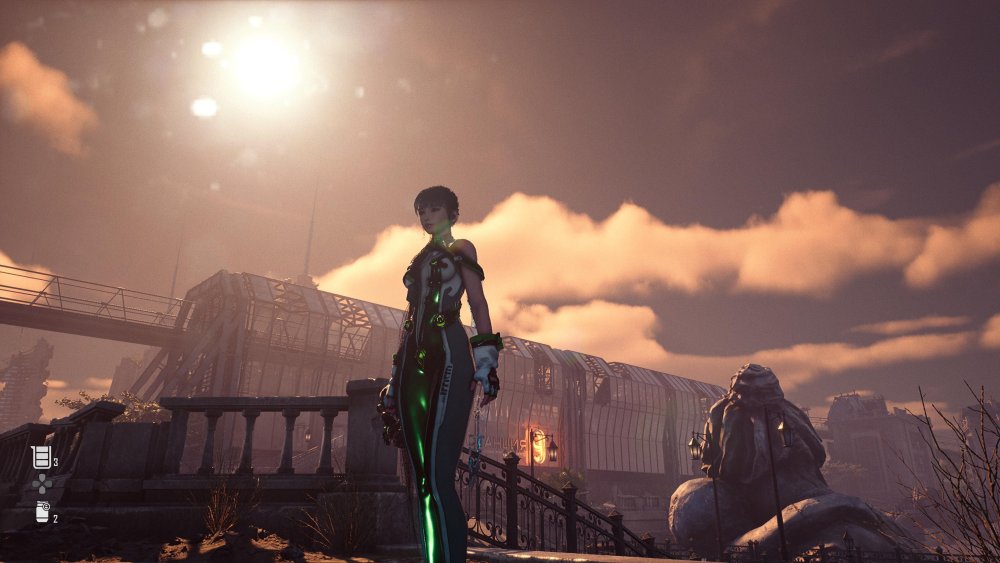This screenshot has width=1000, height=563.
Task: Select the Tumbler healing item icon
Action: click(x=41, y=457)
